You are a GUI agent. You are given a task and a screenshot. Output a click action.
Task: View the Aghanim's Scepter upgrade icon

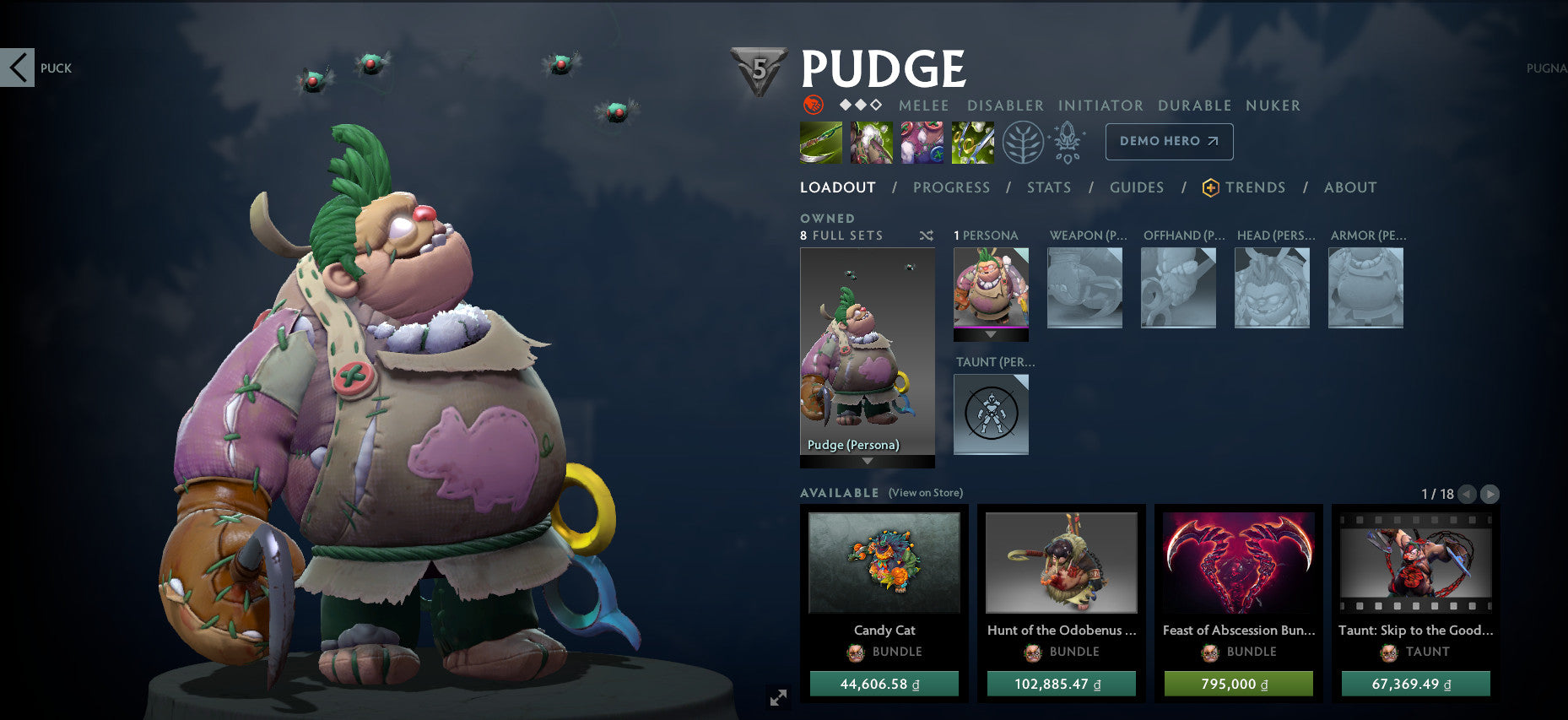tap(1068, 142)
